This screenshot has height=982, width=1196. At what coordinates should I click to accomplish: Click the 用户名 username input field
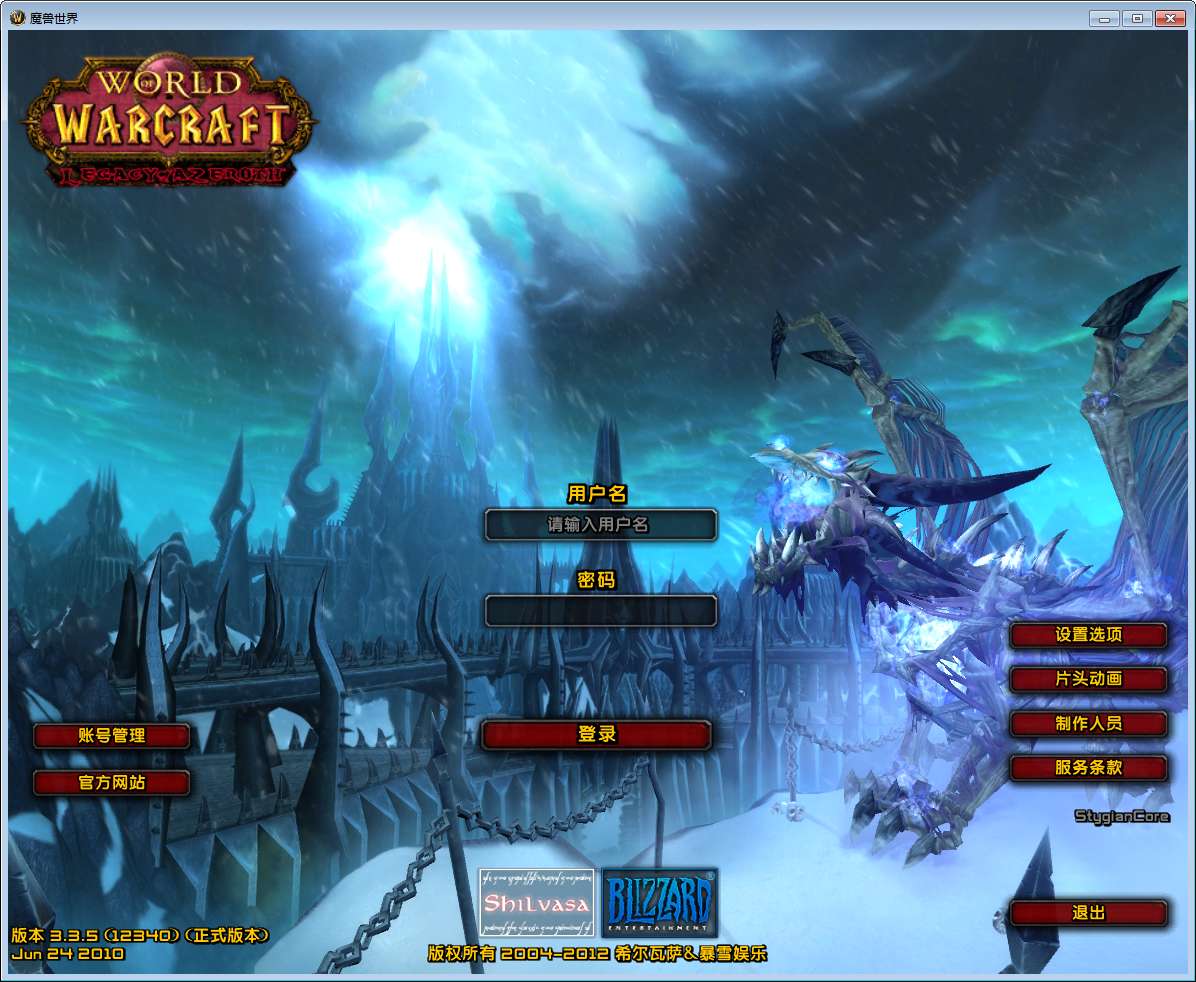pos(600,525)
